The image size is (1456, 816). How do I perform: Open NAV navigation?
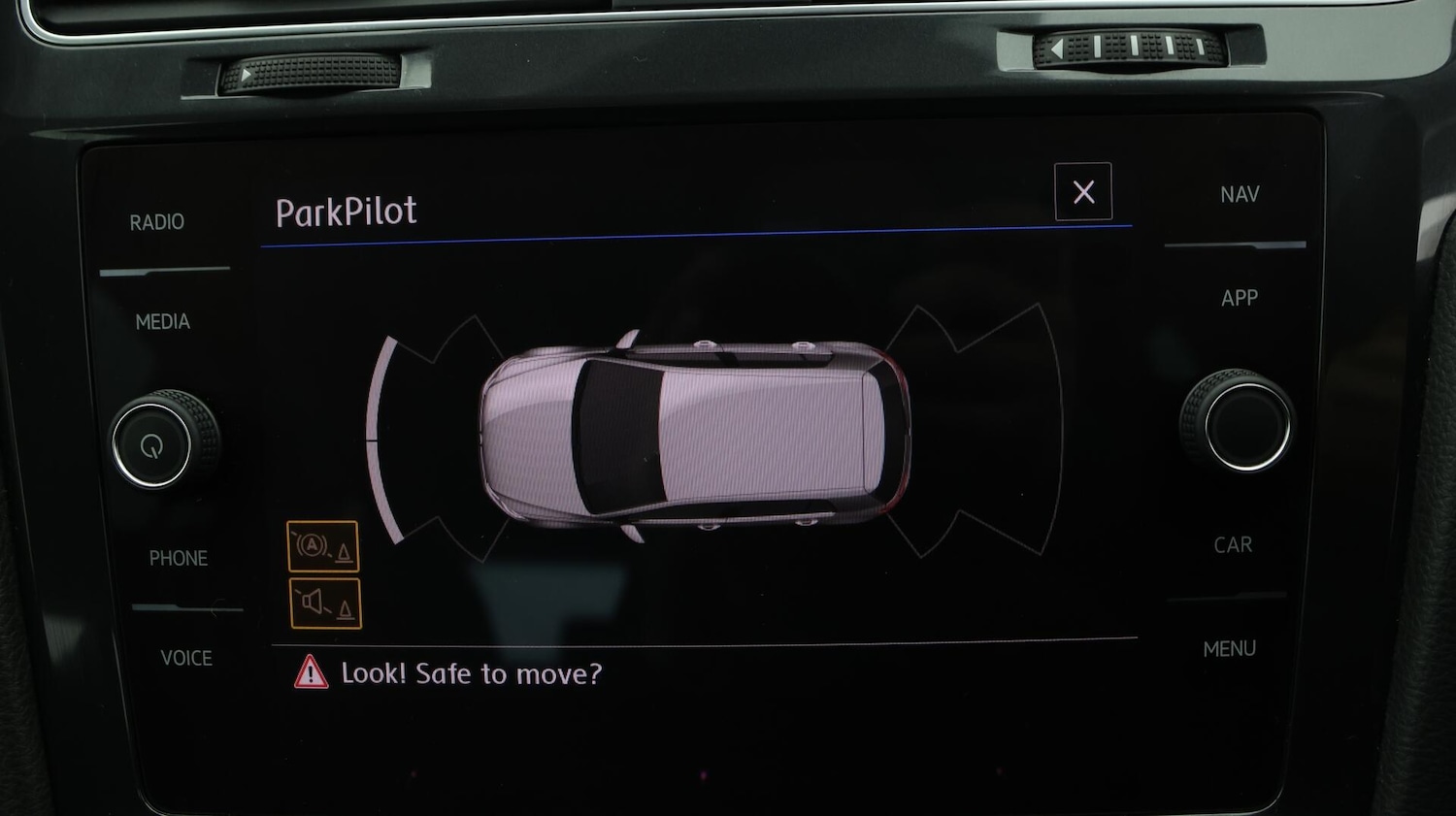click(x=1240, y=194)
